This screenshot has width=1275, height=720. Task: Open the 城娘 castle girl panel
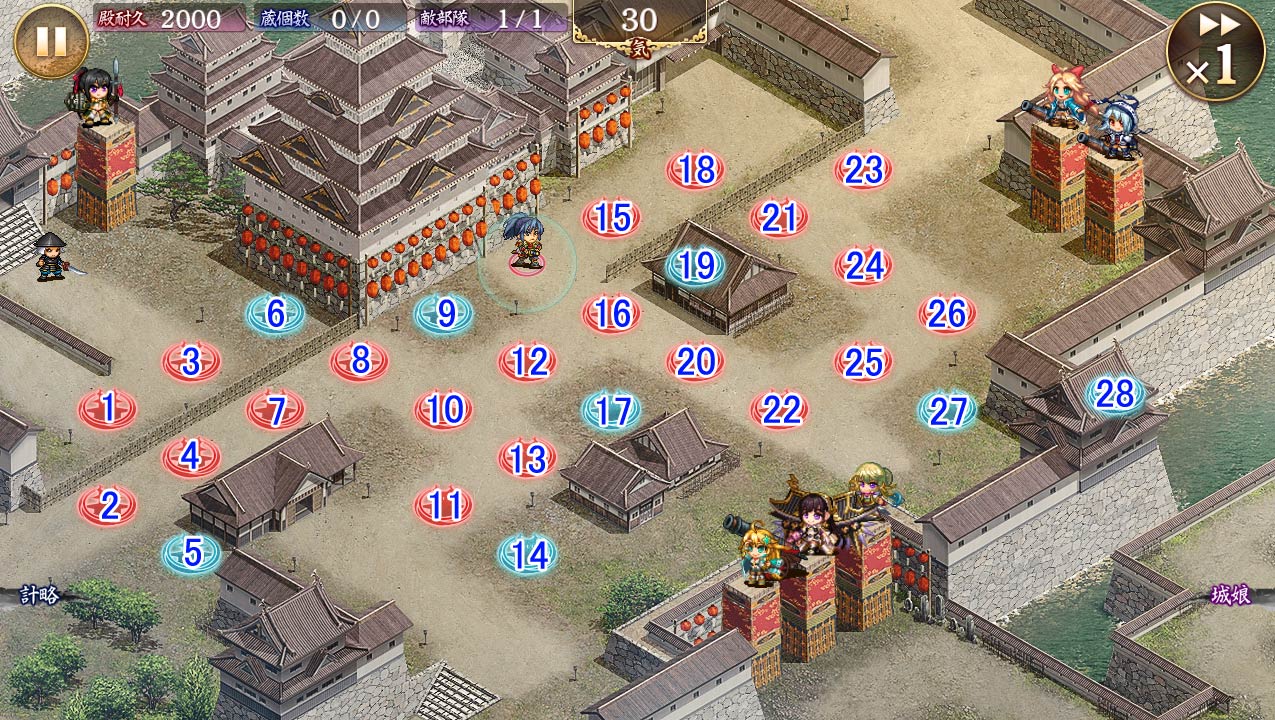point(1229,596)
